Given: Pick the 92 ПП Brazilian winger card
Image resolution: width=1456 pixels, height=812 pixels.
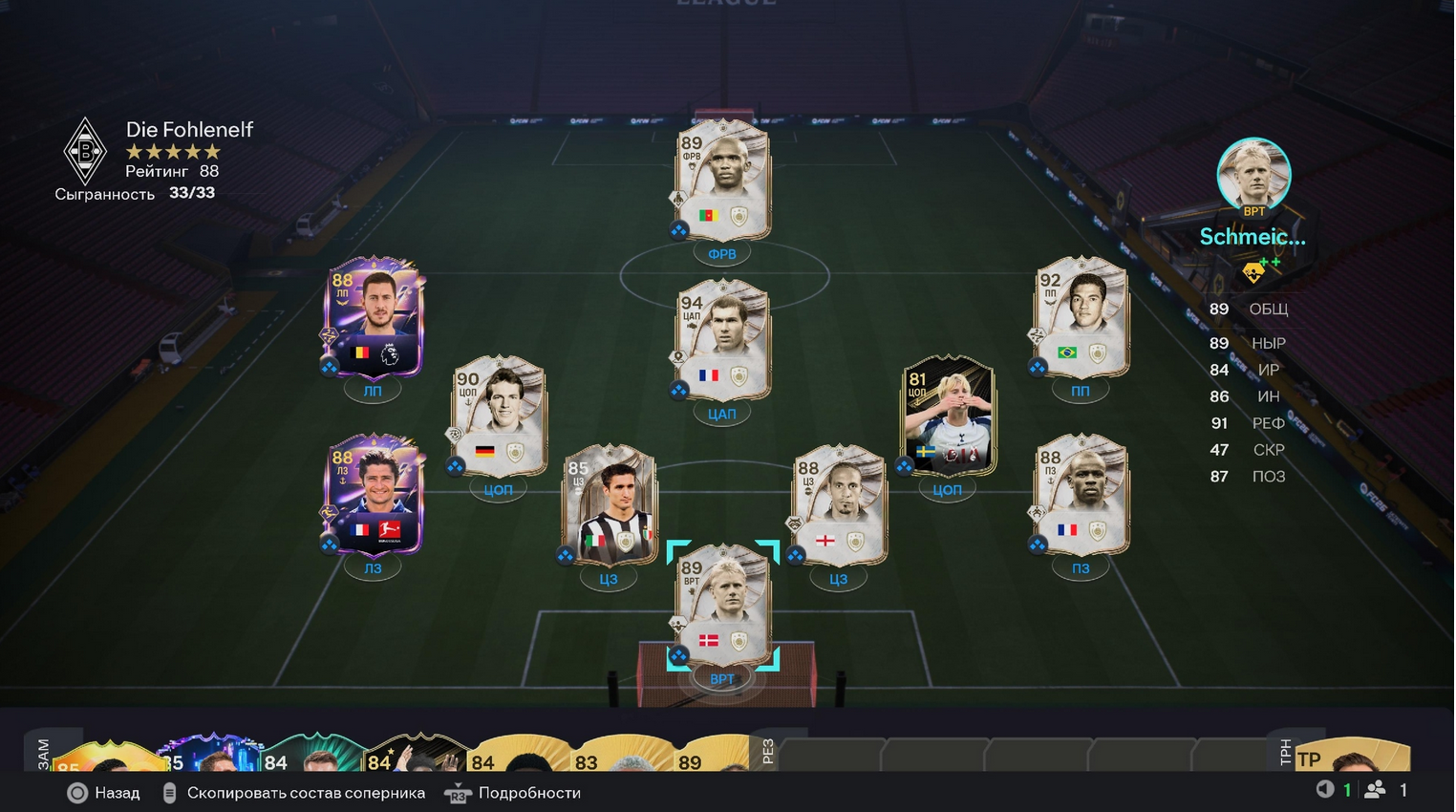Looking at the screenshot, I should click(x=1081, y=317).
